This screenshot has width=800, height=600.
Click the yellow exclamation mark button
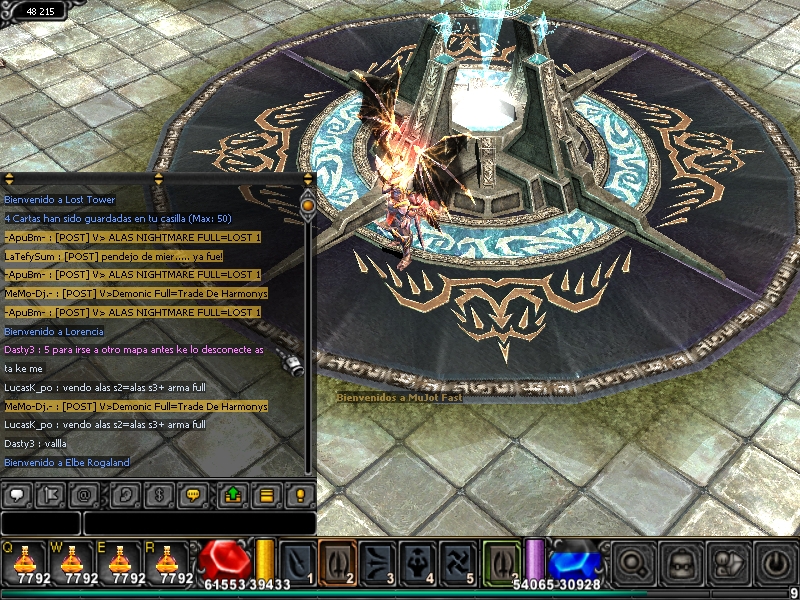(300, 494)
